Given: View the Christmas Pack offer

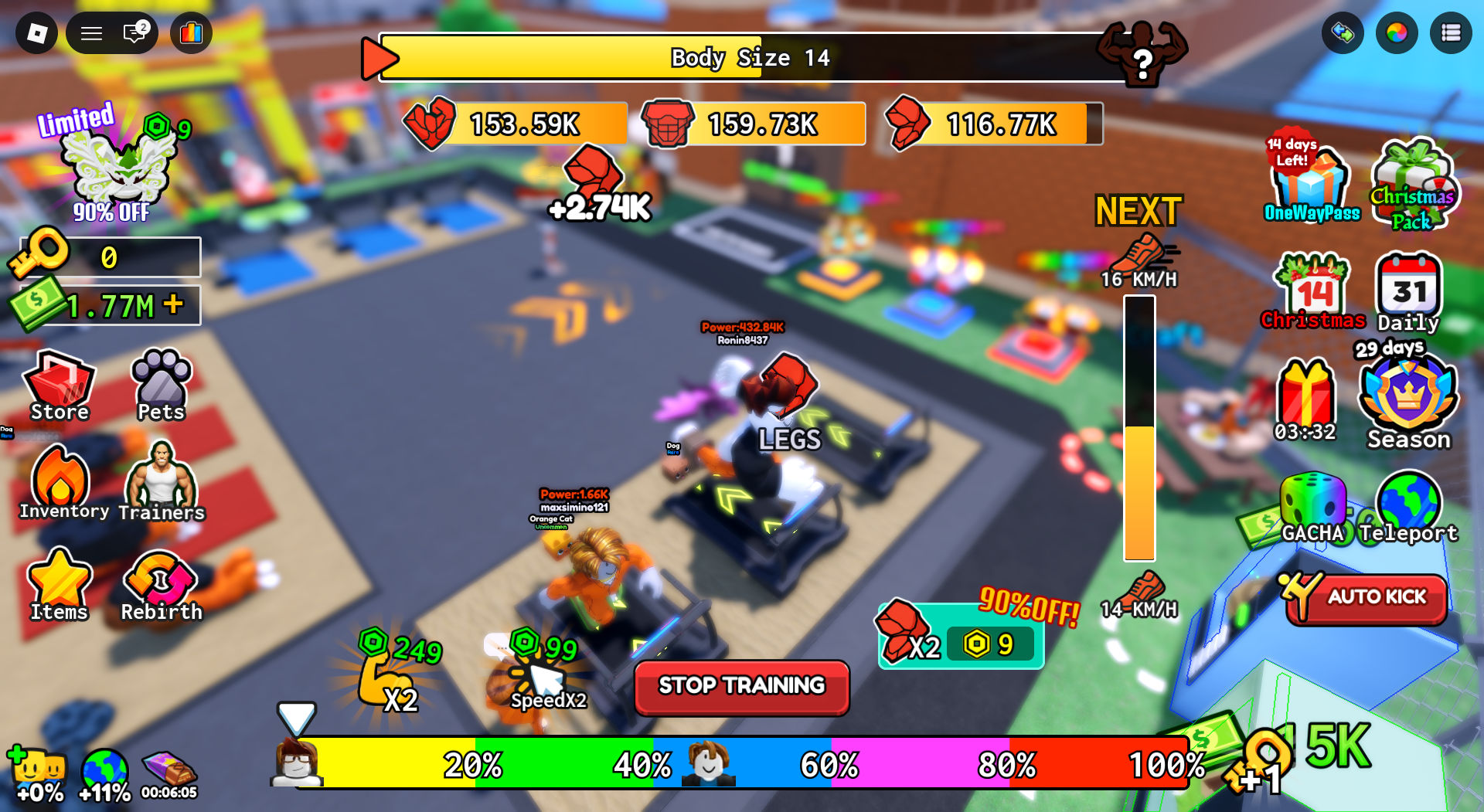Looking at the screenshot, I should [x=1413, y=185].
